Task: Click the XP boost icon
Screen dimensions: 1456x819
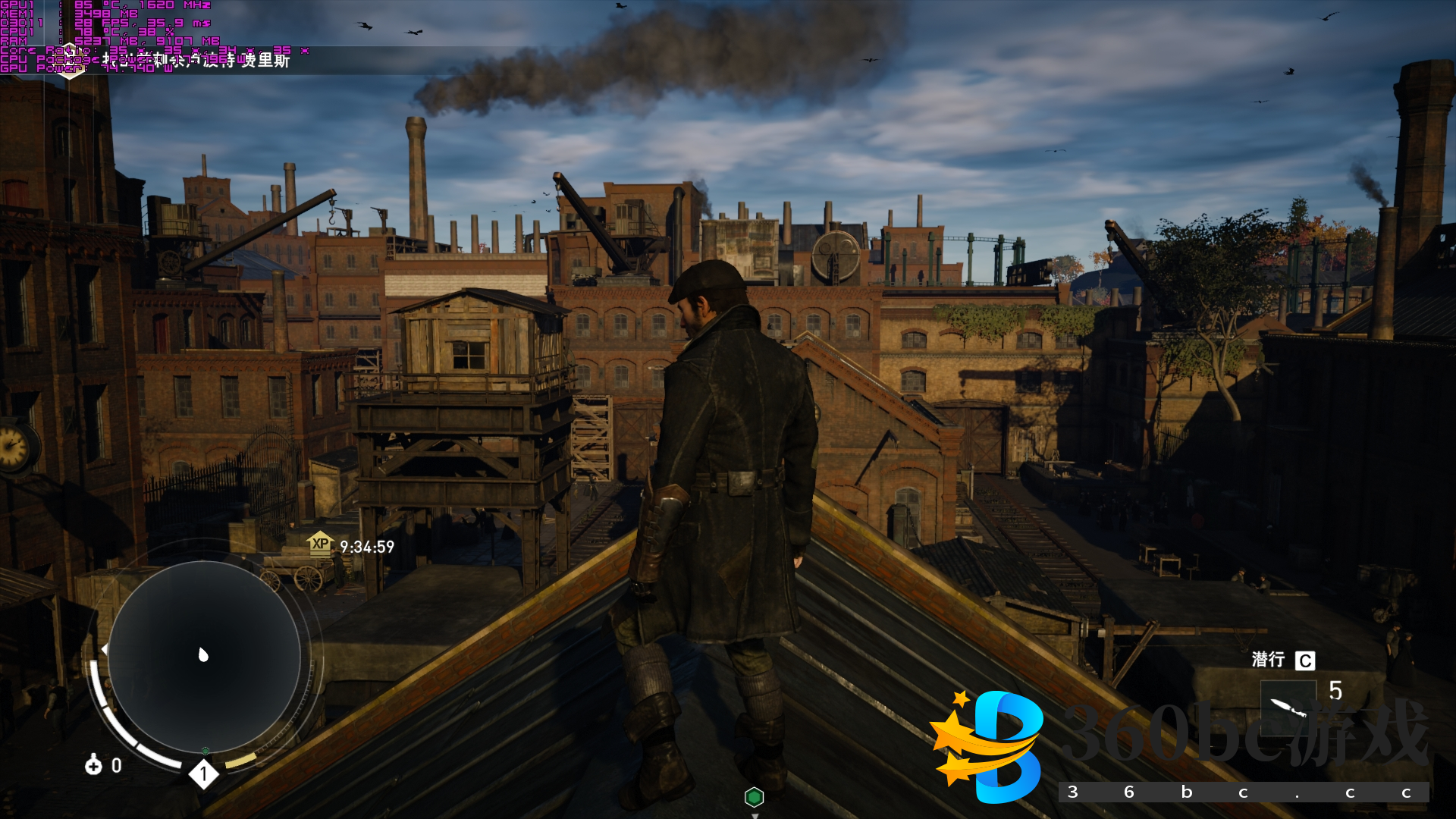Action: [x=320, y=544]
